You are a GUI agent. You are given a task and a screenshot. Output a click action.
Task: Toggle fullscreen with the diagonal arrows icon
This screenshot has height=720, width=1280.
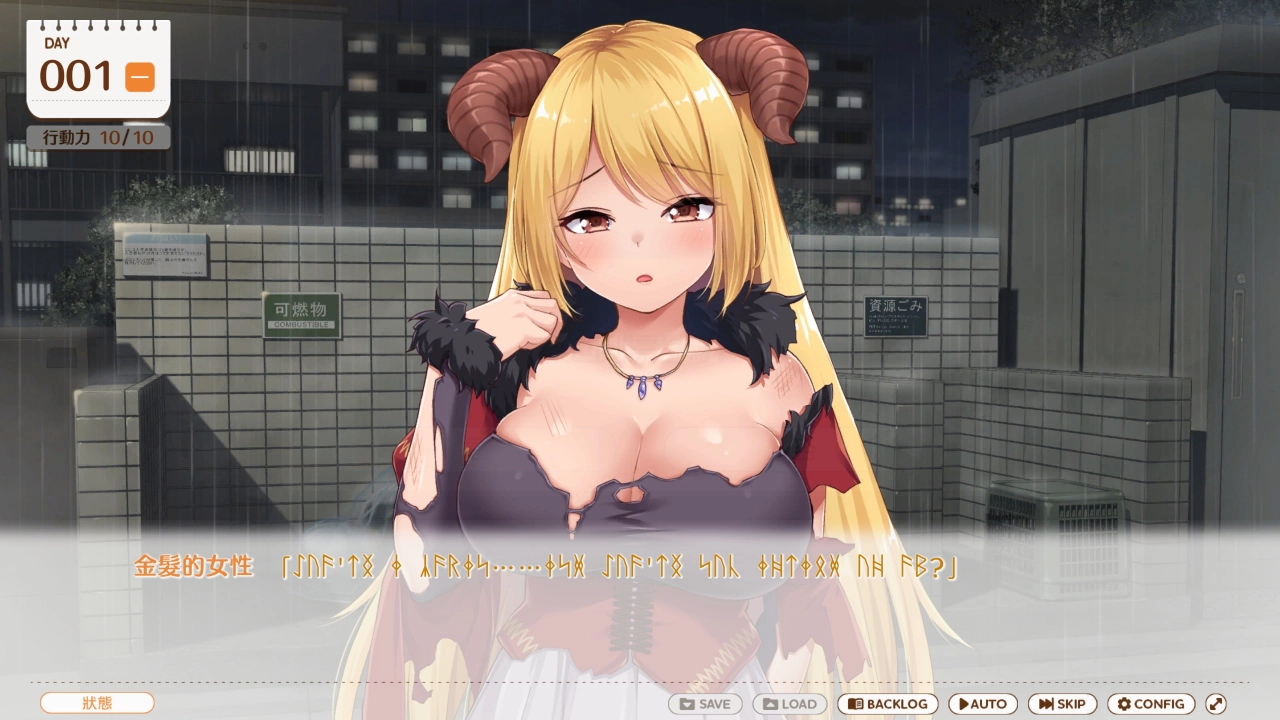pos(1218,704)
